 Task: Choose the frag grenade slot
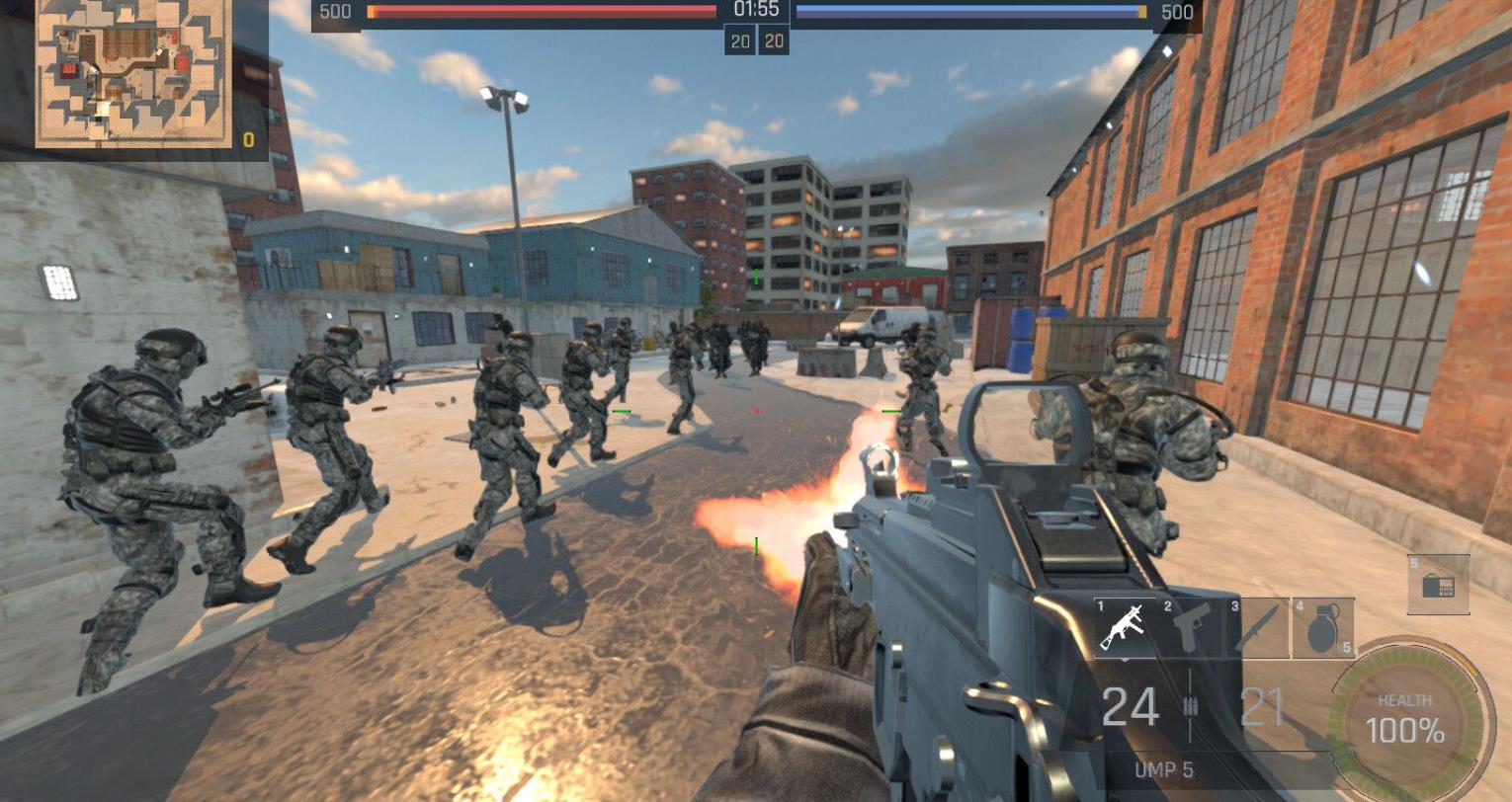[1323, 626]
